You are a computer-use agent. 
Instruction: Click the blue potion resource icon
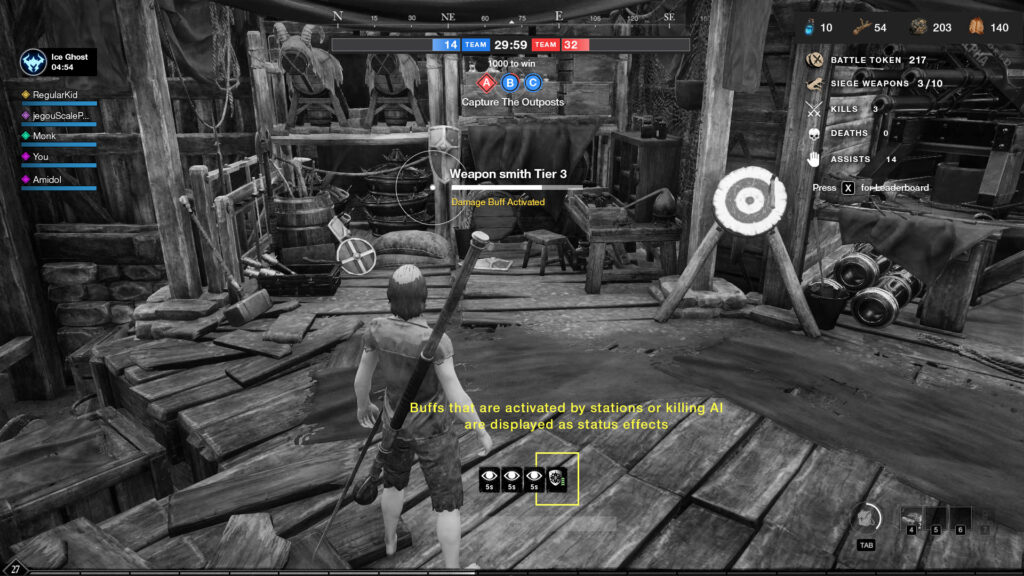pyautogui.click(x=808, y=28)
